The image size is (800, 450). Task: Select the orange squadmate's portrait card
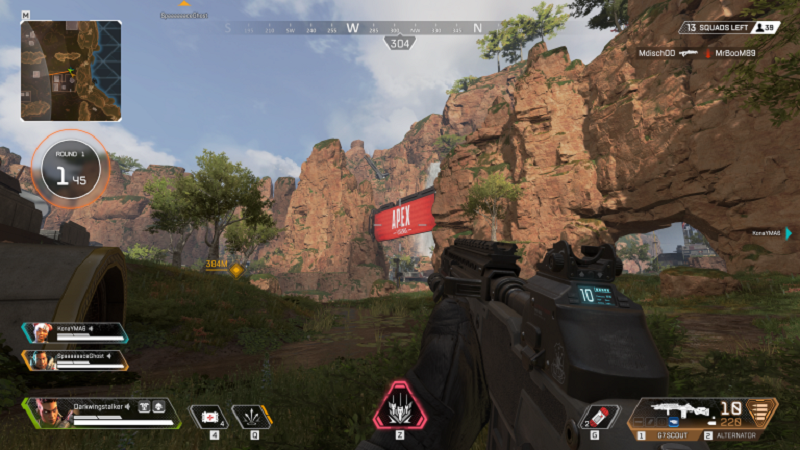pos(75,359)
